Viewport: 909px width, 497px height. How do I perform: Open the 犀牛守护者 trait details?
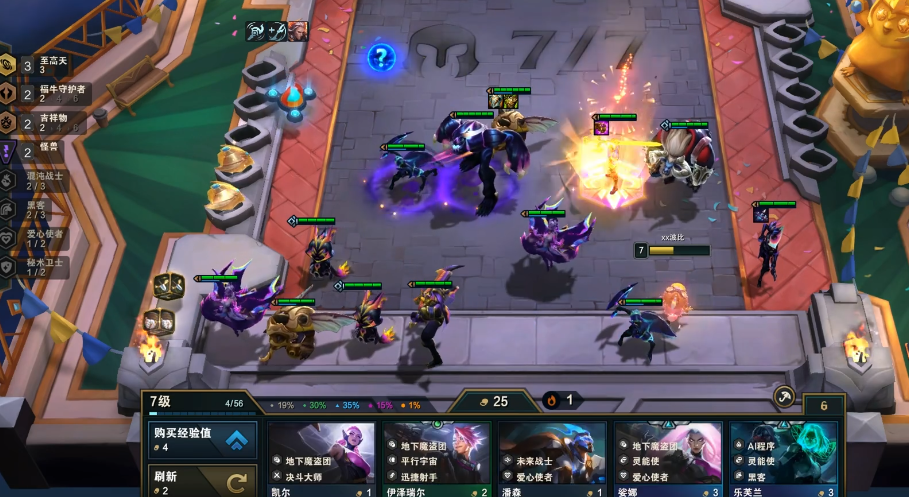pos(40,94)
